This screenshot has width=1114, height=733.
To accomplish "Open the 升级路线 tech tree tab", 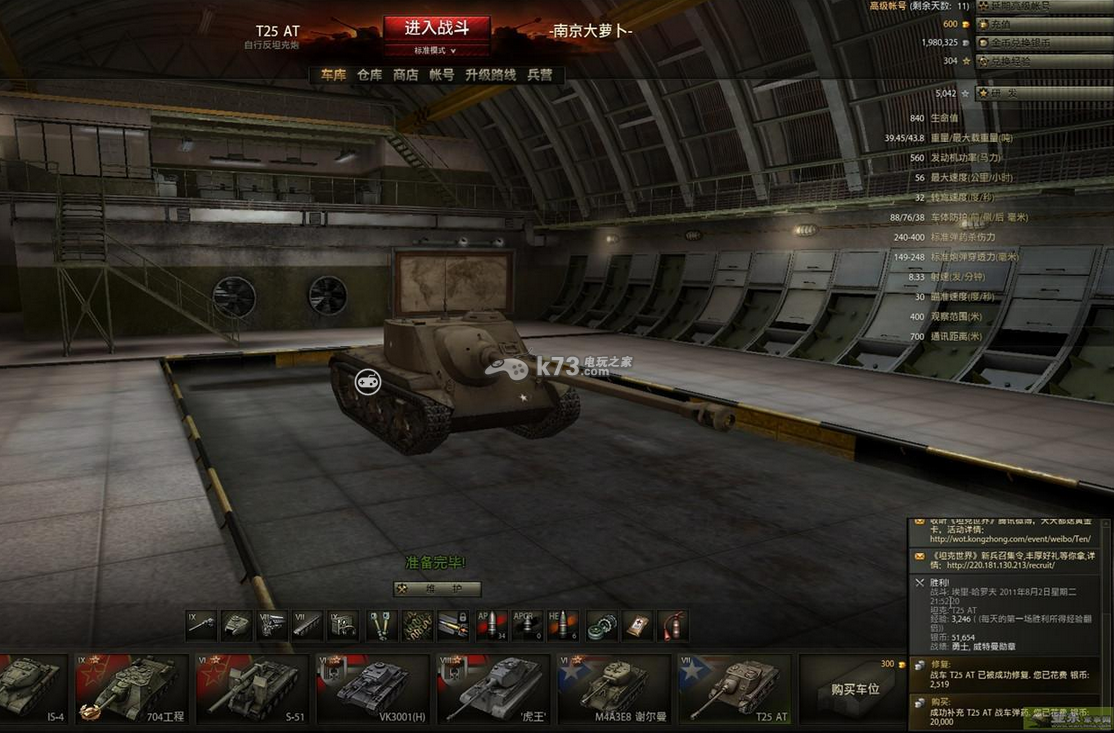I will pos(490,75).
